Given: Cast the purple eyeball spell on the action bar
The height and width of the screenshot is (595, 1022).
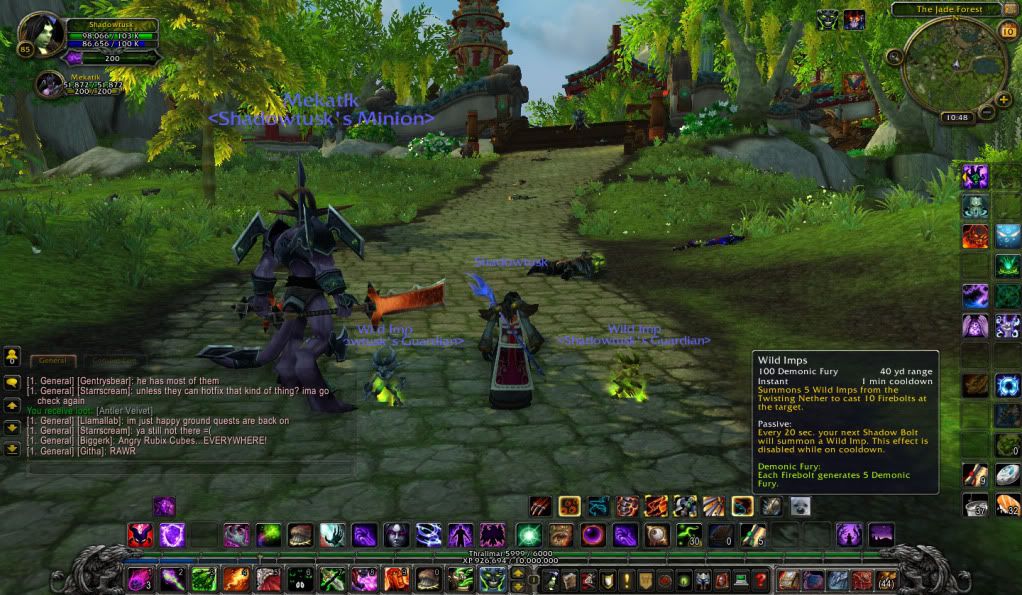Looking at the screenshot, I should [594, 535].
